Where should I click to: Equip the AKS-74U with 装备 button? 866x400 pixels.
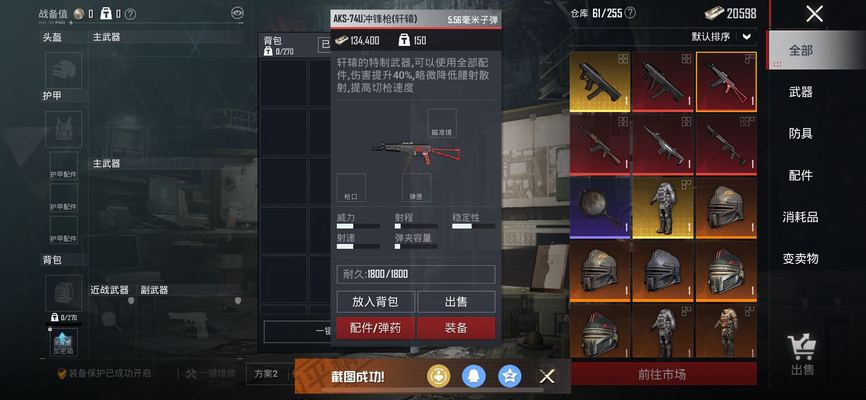456,328
